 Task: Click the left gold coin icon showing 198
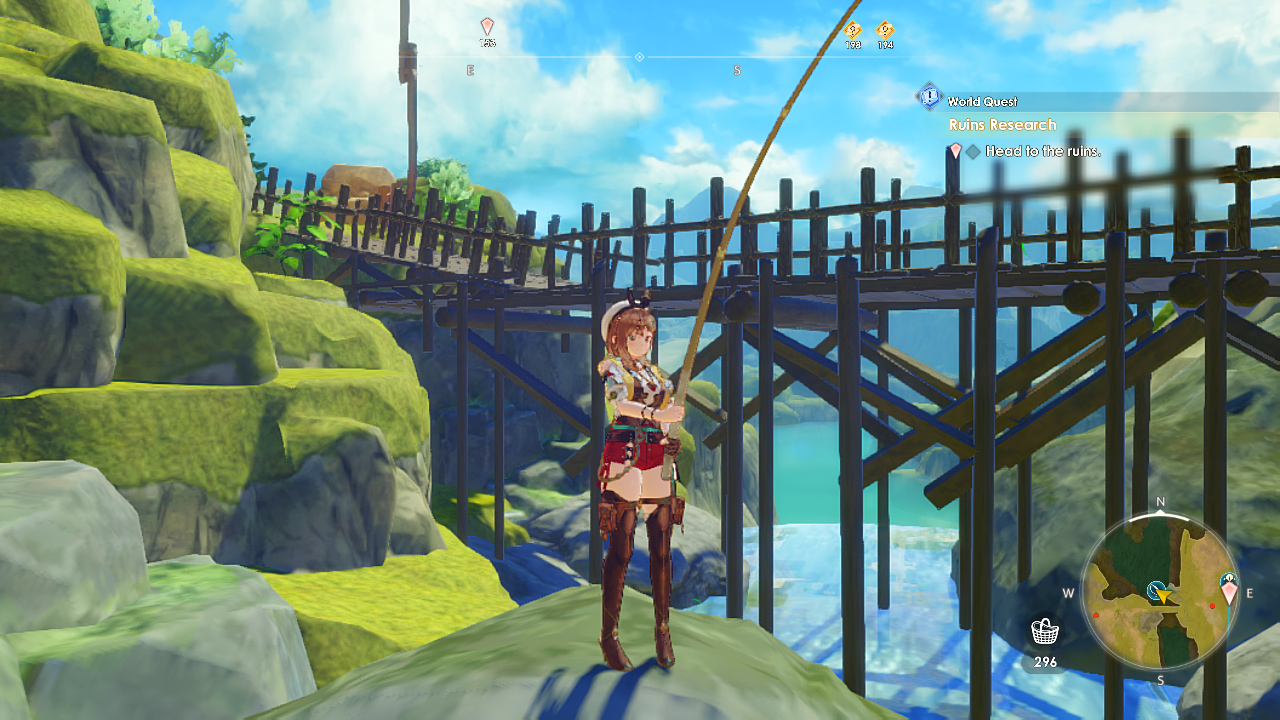(851, 30)
